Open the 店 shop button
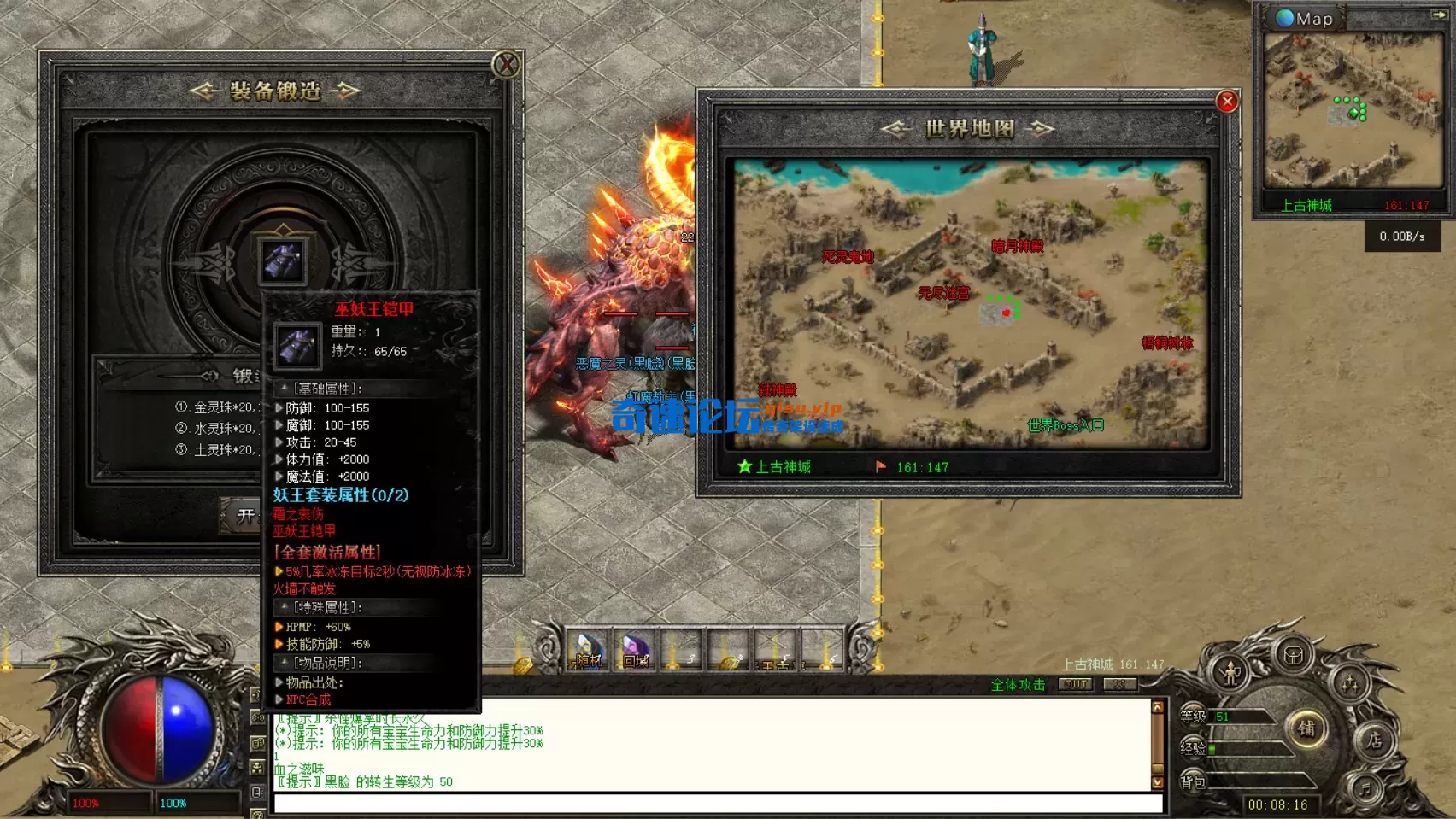 click(x=1374, y=740)
